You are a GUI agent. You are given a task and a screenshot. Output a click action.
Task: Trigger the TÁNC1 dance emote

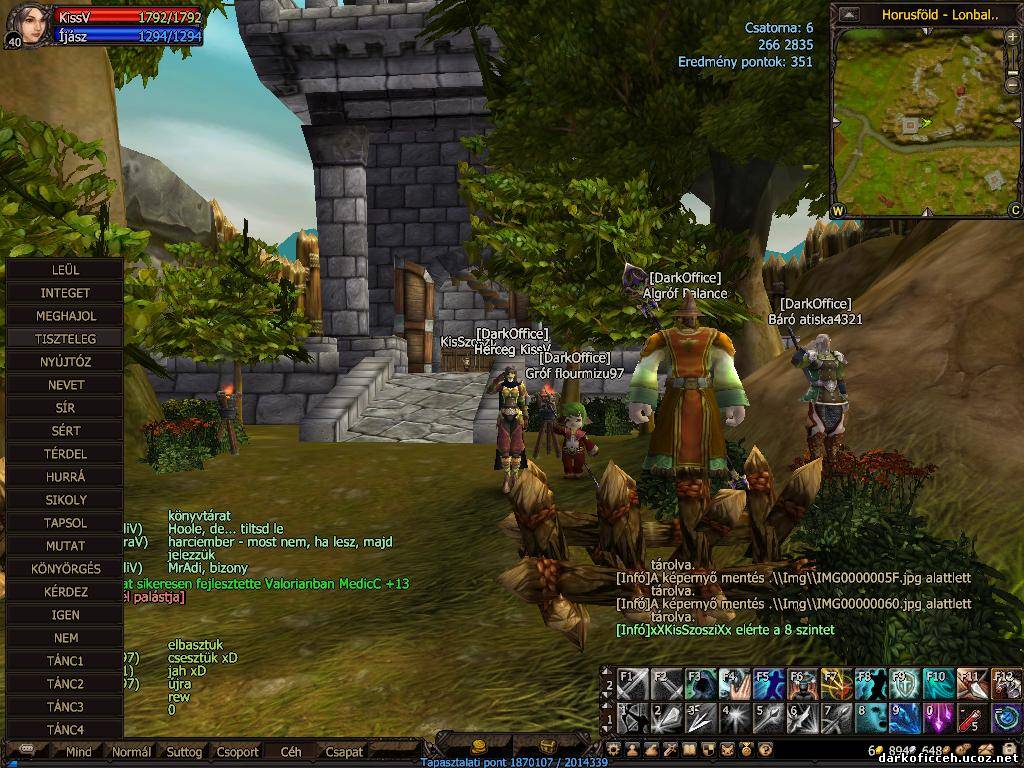tap(65, 661)
